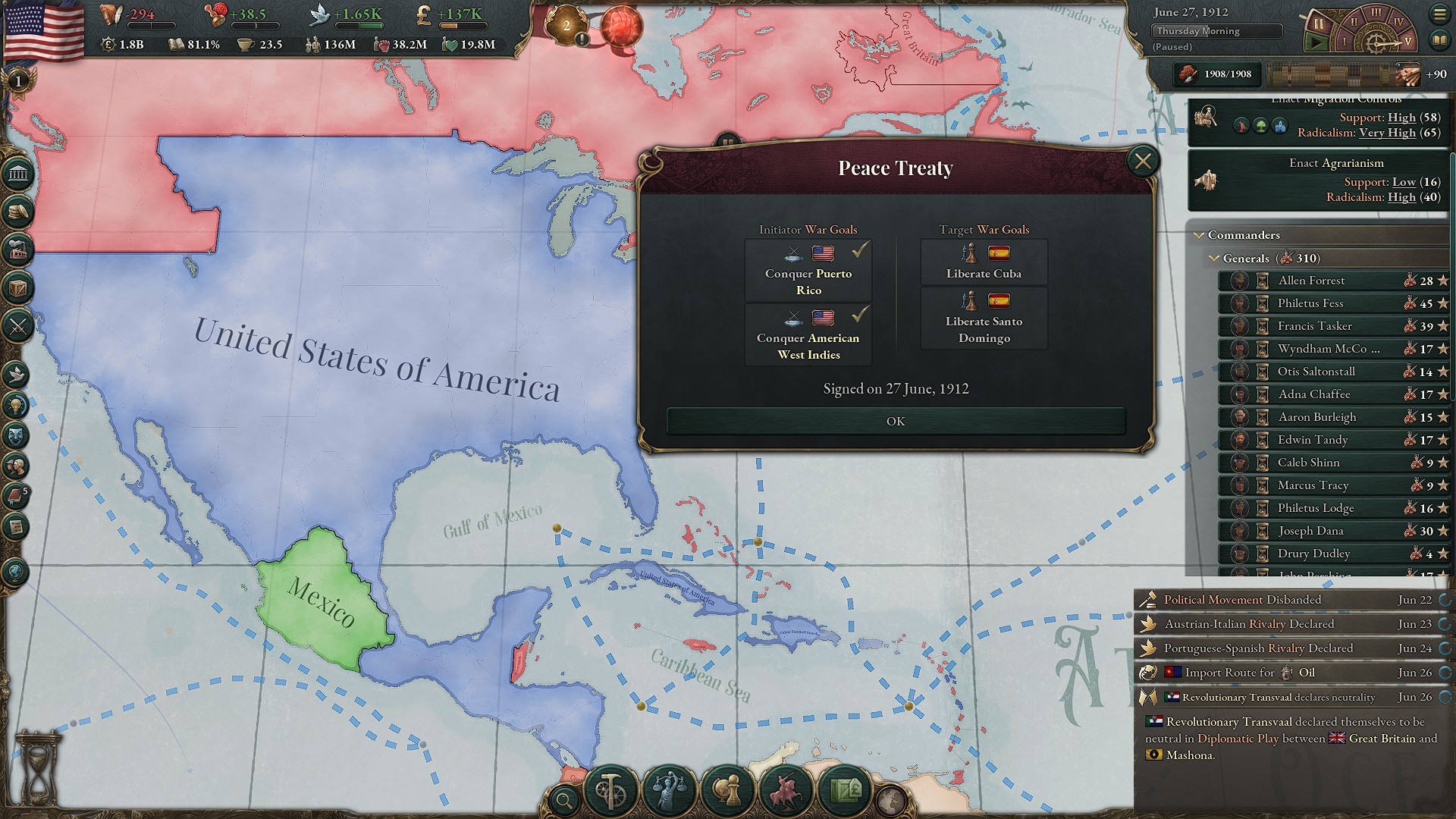Click OK to confirm the Peace Treaty
1456x819 pixels.
tap(896, 421)
